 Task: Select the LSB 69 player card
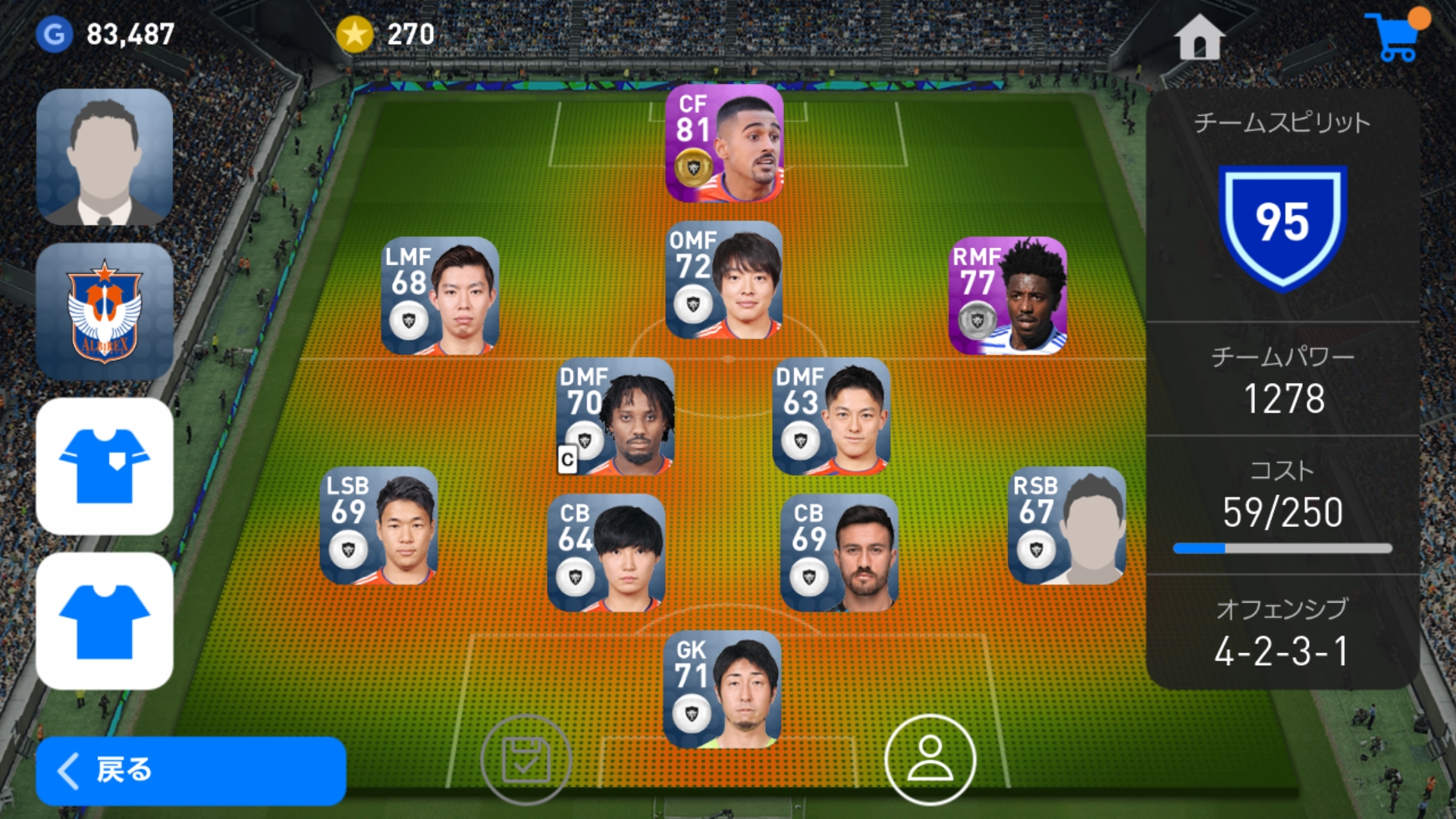[x=379, y=526]
